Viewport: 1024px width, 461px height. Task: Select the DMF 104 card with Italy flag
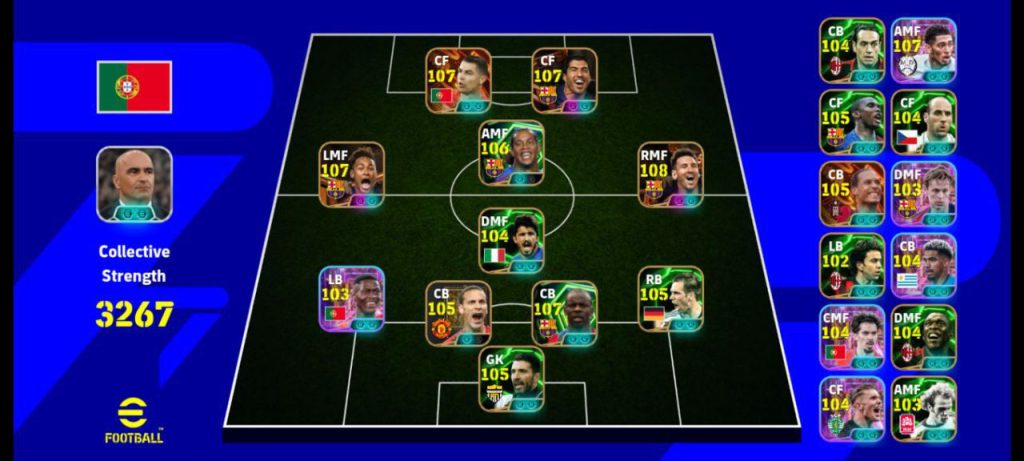pyautogui.click(x=511, y=240)
